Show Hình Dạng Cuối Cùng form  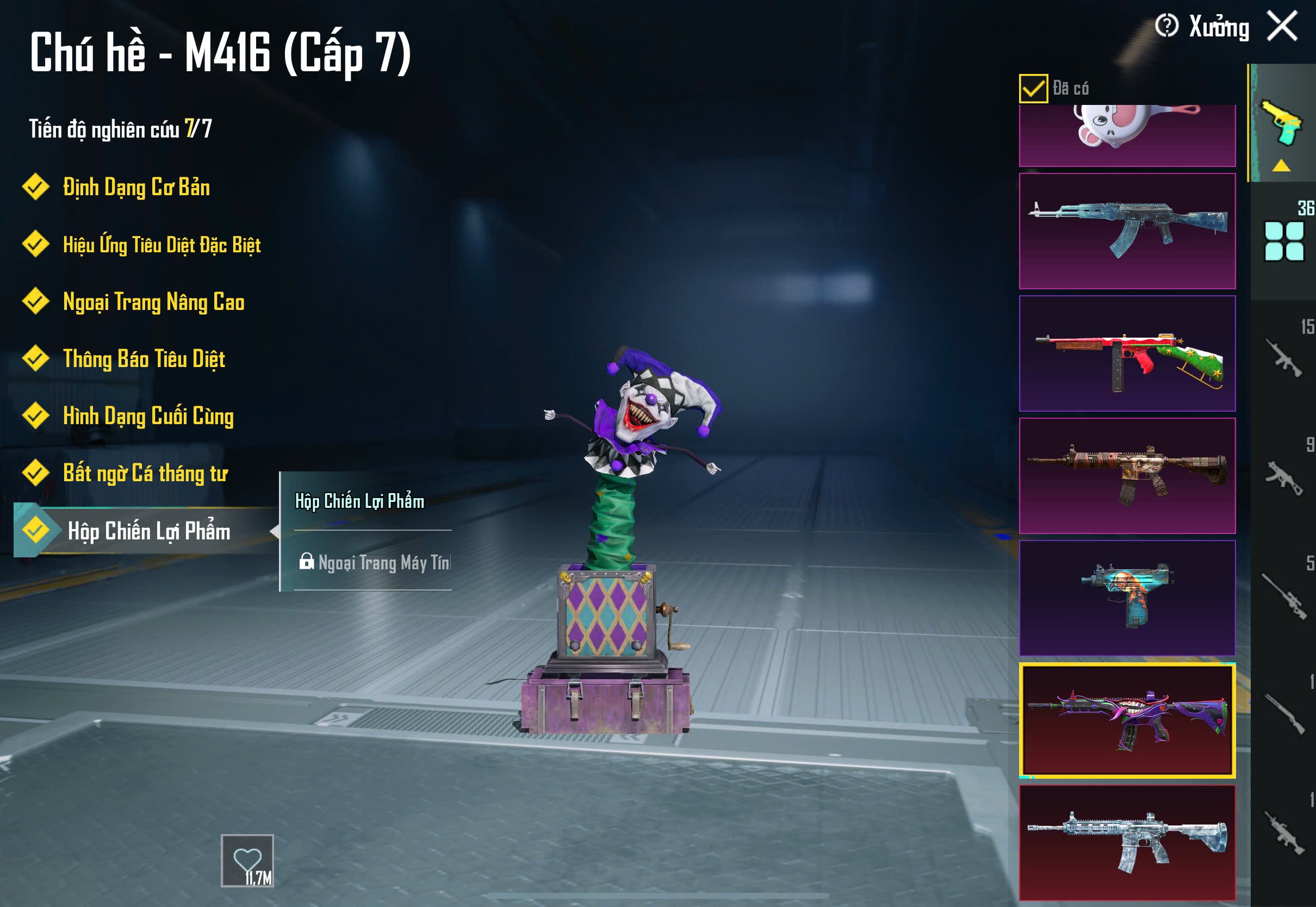(148, 416)
